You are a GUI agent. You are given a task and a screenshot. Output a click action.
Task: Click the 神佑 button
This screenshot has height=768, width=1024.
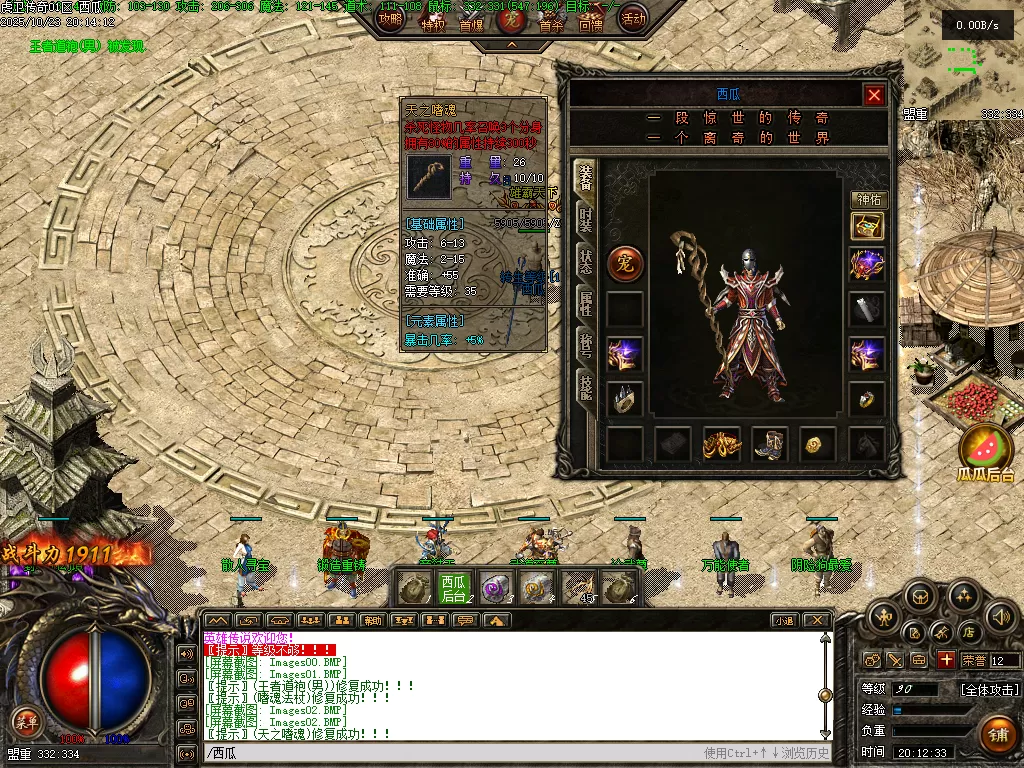pos(868,200)
